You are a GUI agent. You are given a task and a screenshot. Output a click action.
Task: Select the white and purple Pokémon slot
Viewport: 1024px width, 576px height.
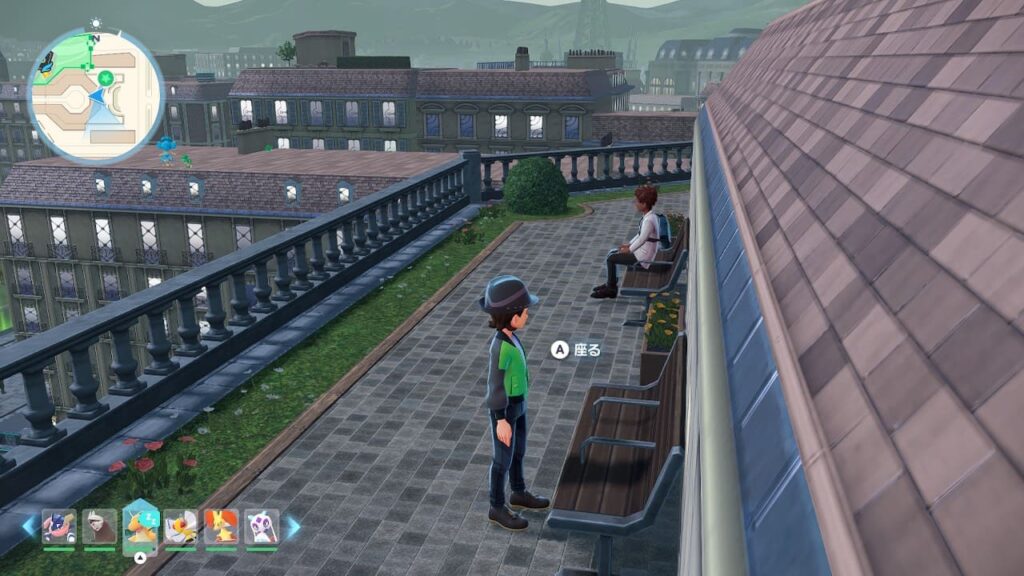(262, 526)
